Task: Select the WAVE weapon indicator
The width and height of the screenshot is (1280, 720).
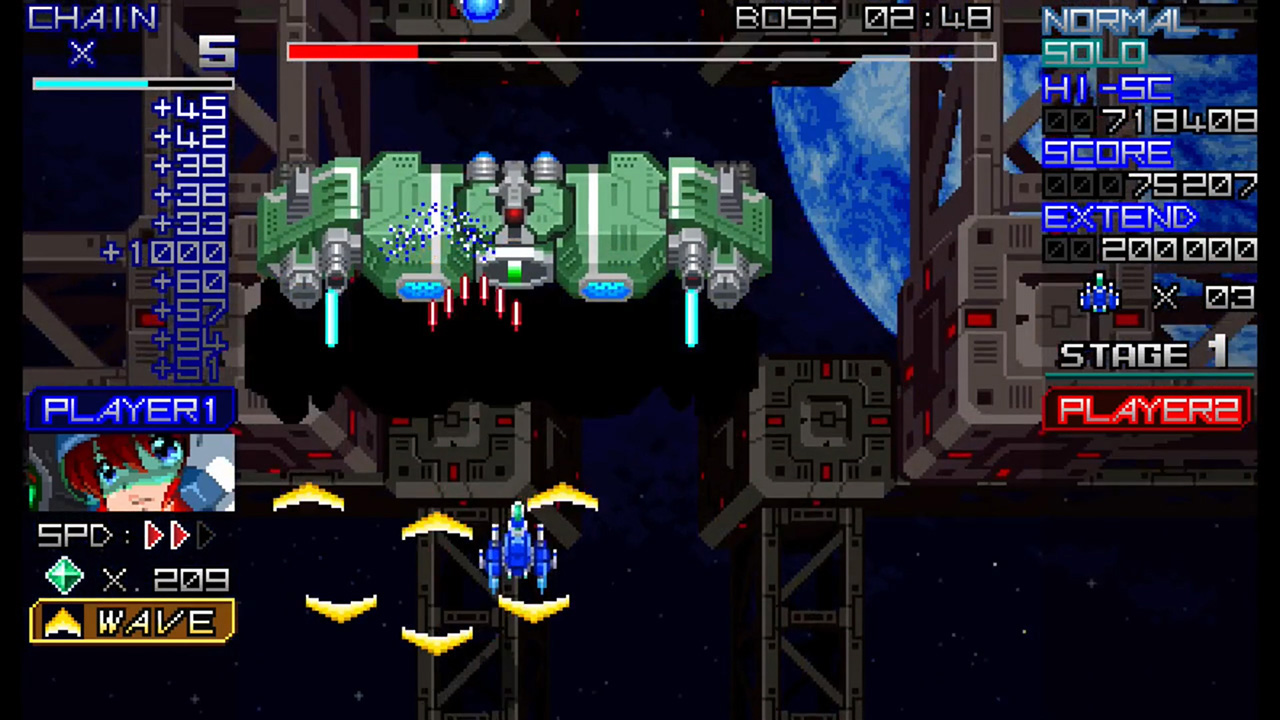Action: tap(133, 622)
